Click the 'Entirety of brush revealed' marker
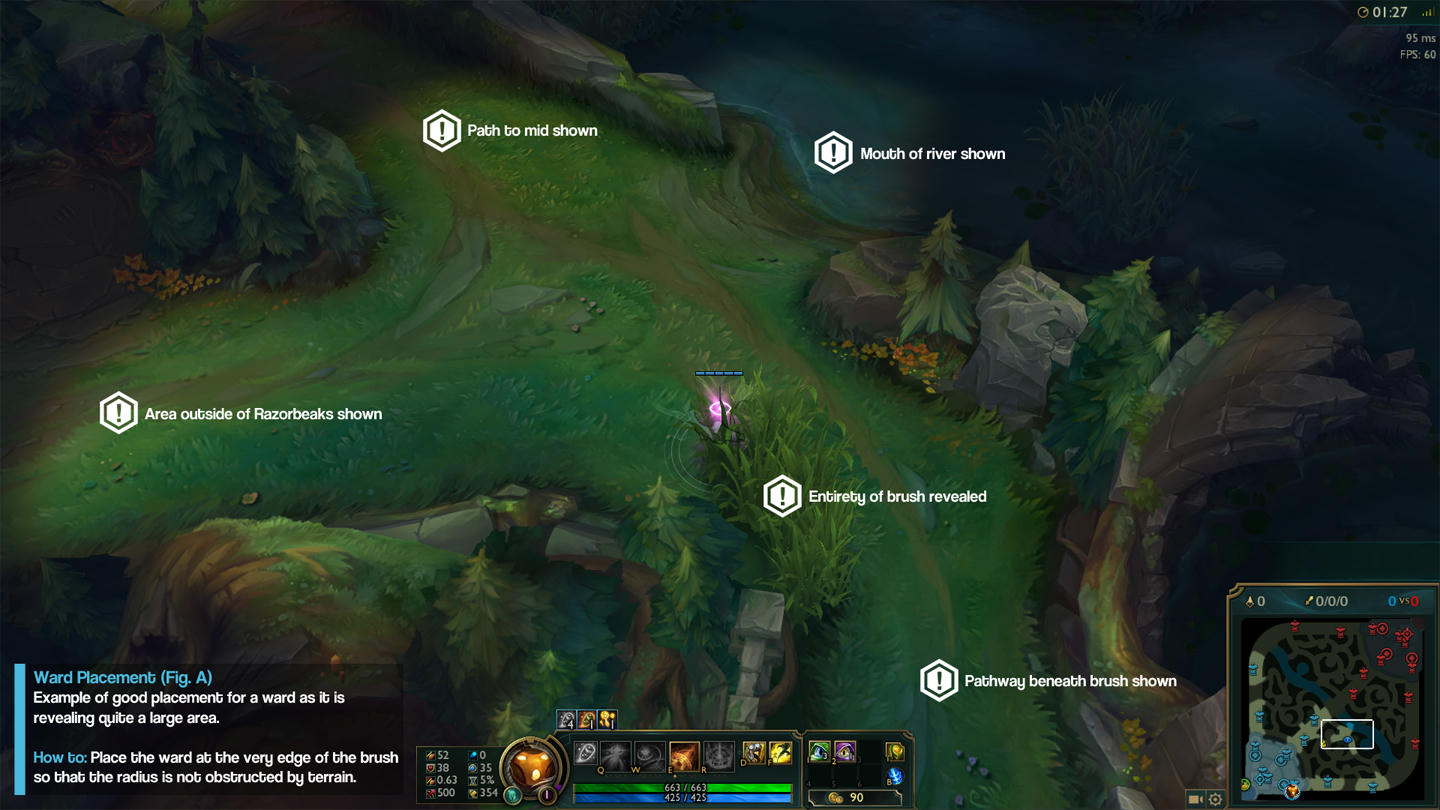Viewport: 1440px width, 810px height. click(781, 496)
